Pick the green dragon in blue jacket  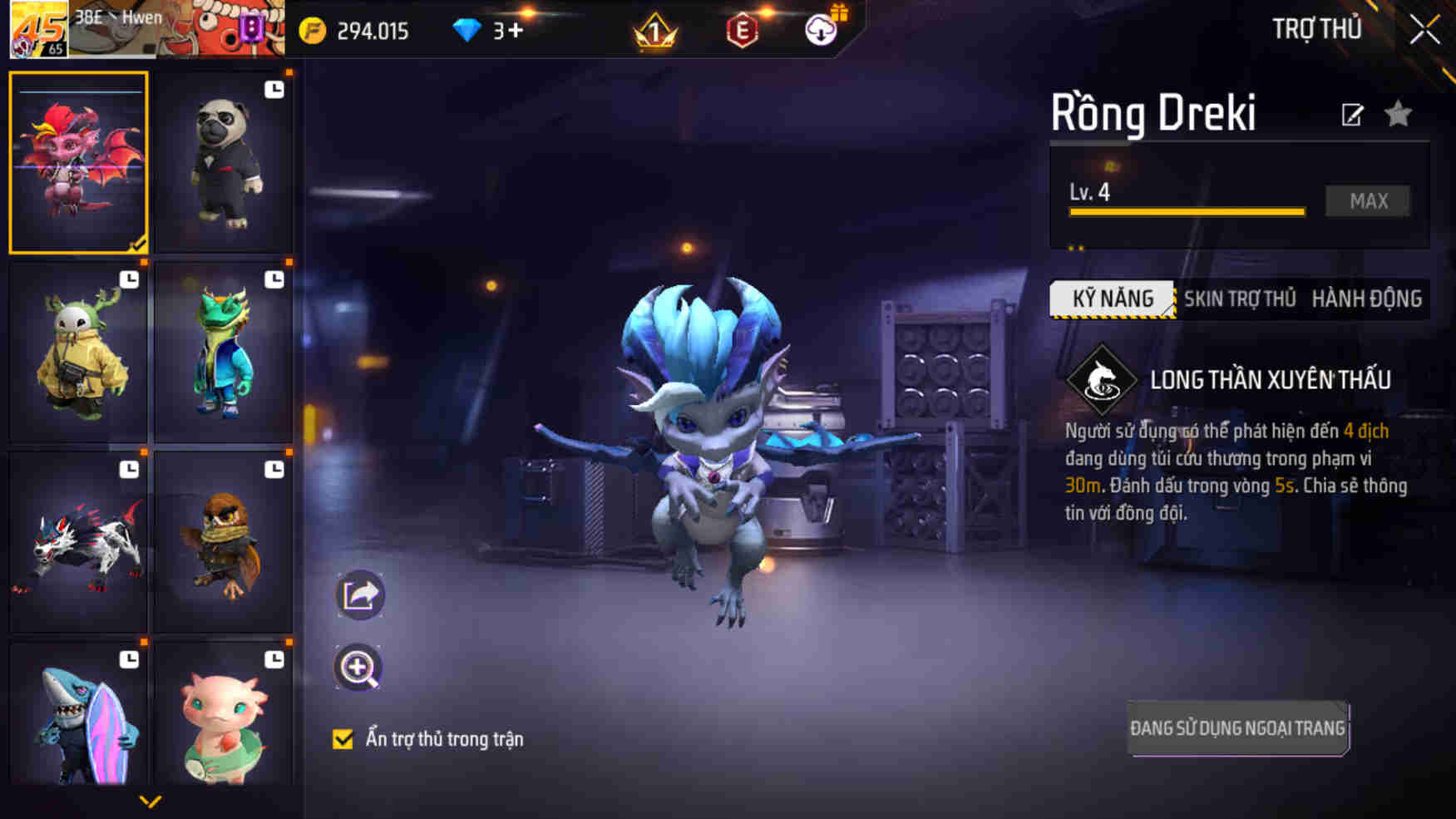click(224, 353)
